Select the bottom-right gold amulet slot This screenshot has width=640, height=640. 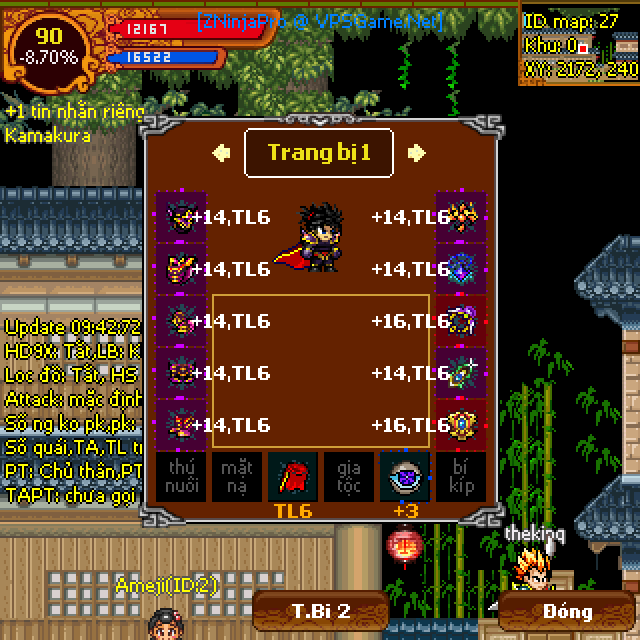pyautogui.click(x=461, y=425)
